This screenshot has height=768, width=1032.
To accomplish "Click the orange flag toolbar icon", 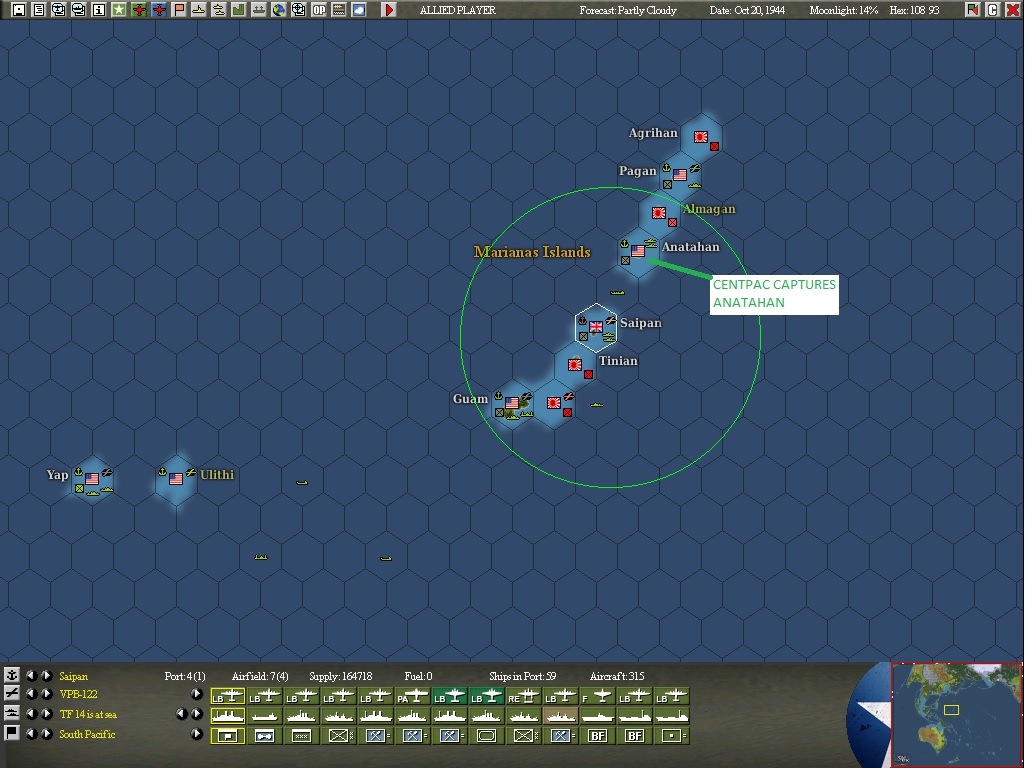I will [x=178, y=10].
